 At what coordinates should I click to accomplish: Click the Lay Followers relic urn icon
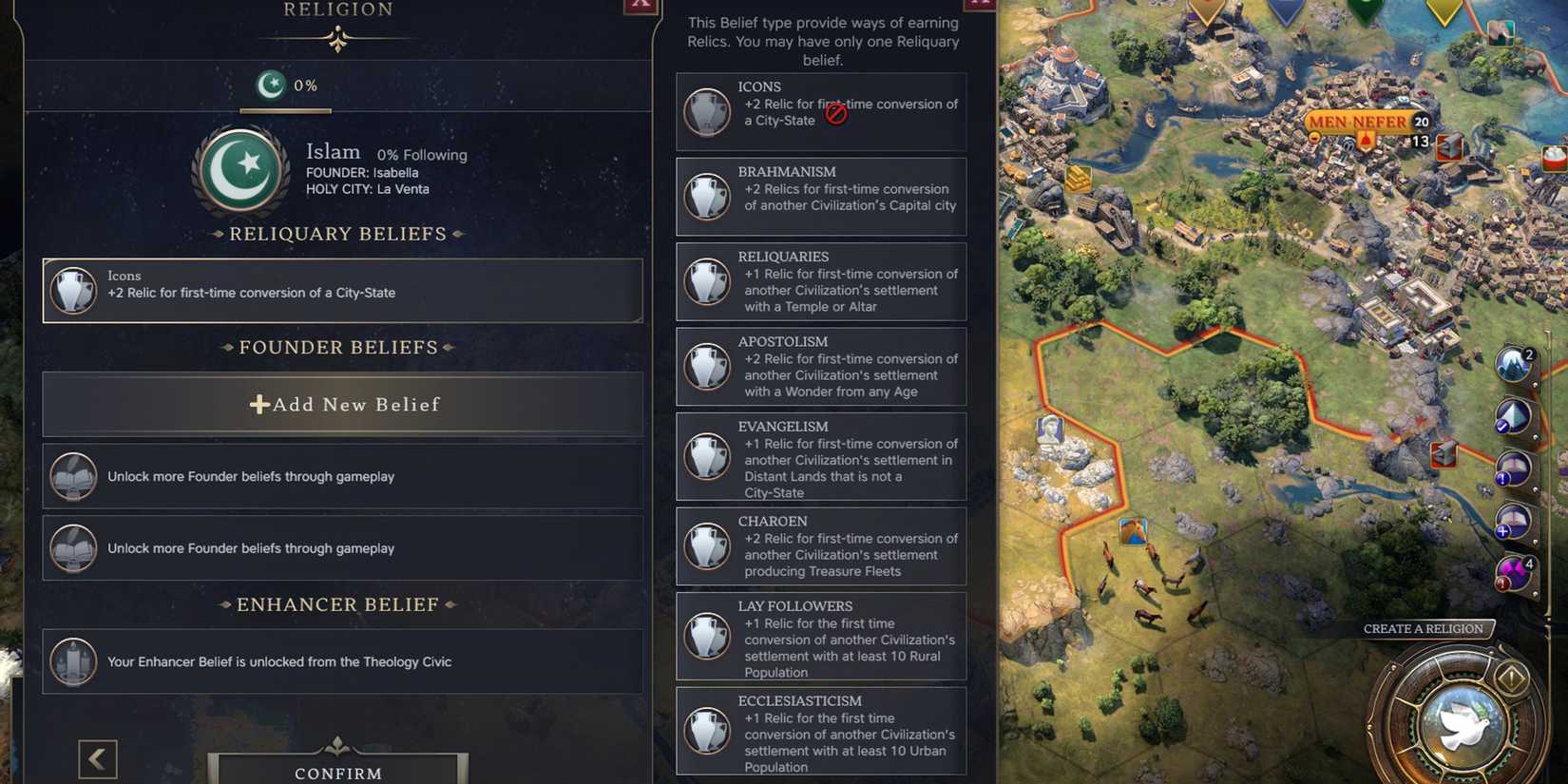707,634
